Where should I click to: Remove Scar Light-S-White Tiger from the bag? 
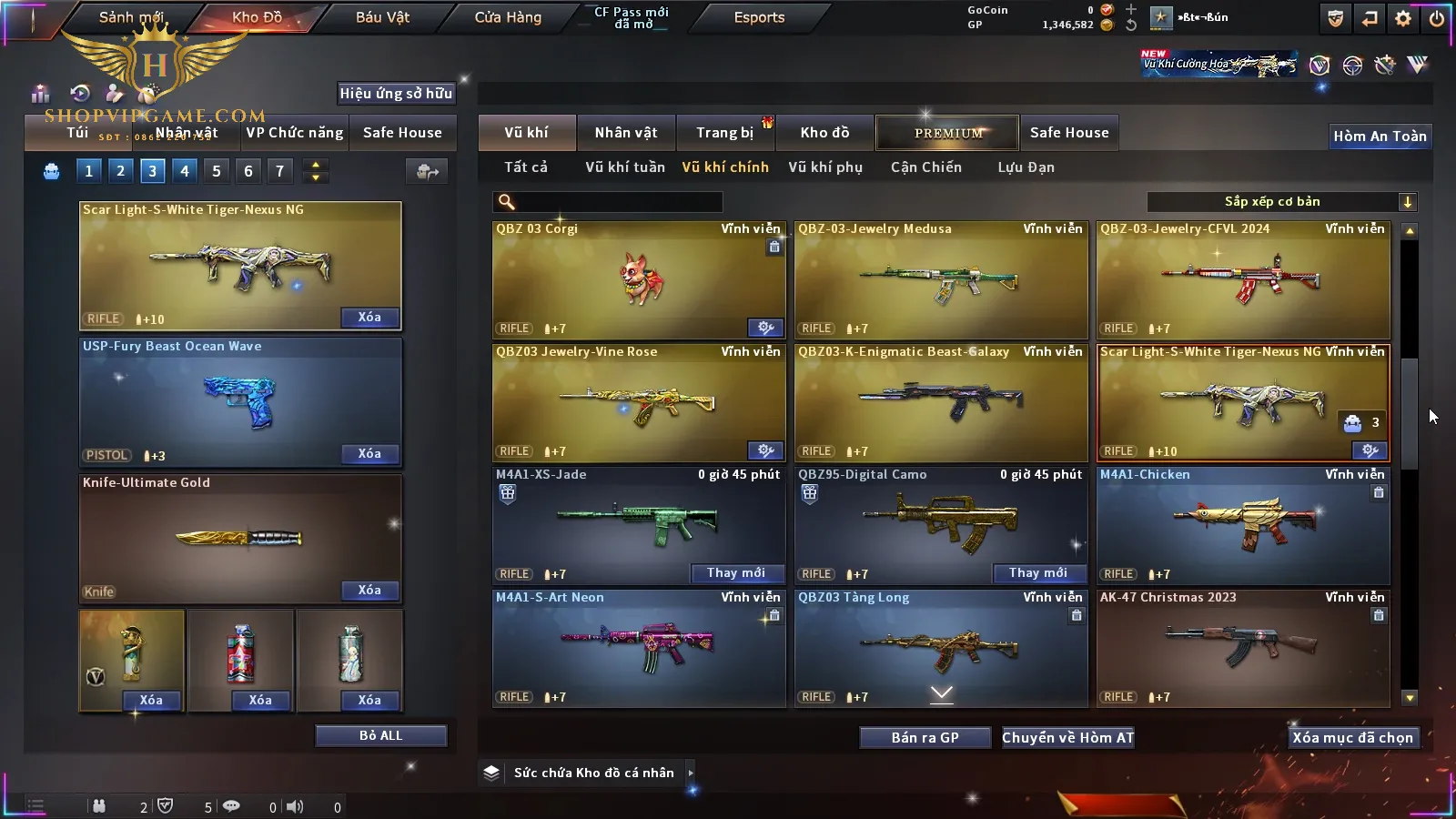[x=369, y=318]
